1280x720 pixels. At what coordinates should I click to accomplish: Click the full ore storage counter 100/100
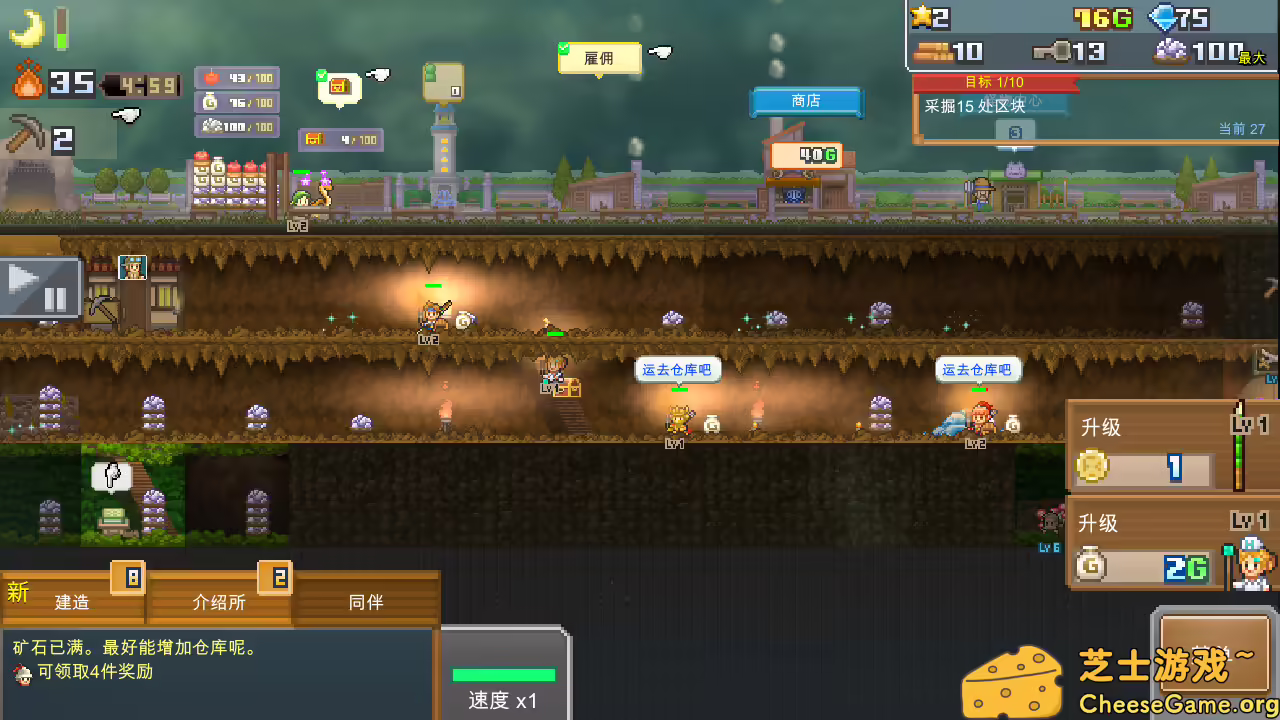pos(237,127)
